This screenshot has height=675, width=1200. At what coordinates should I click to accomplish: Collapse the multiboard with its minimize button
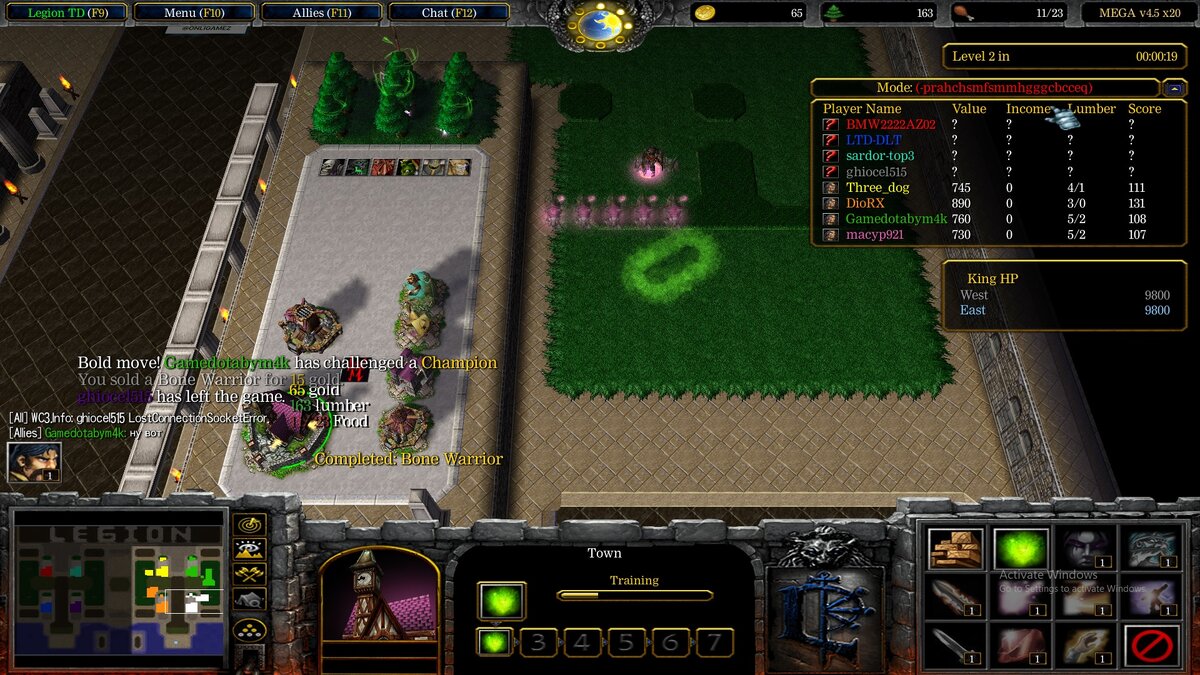coord(1174,88)
